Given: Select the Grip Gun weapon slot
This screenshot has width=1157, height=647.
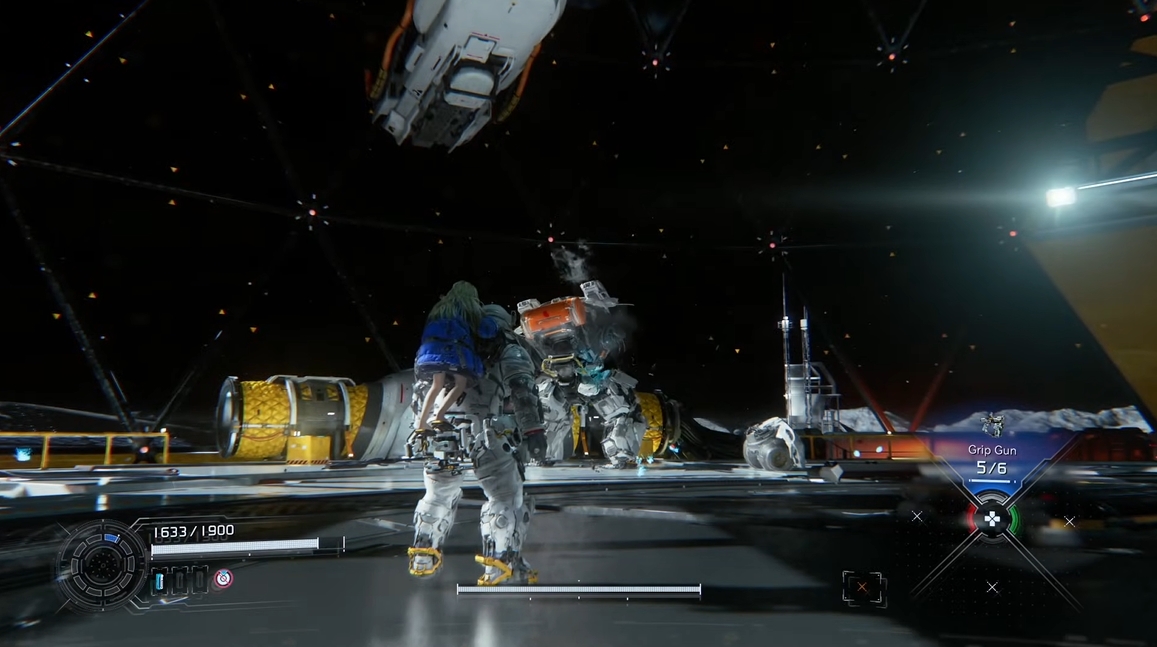Looking at the screenshot, I should 991,458.
